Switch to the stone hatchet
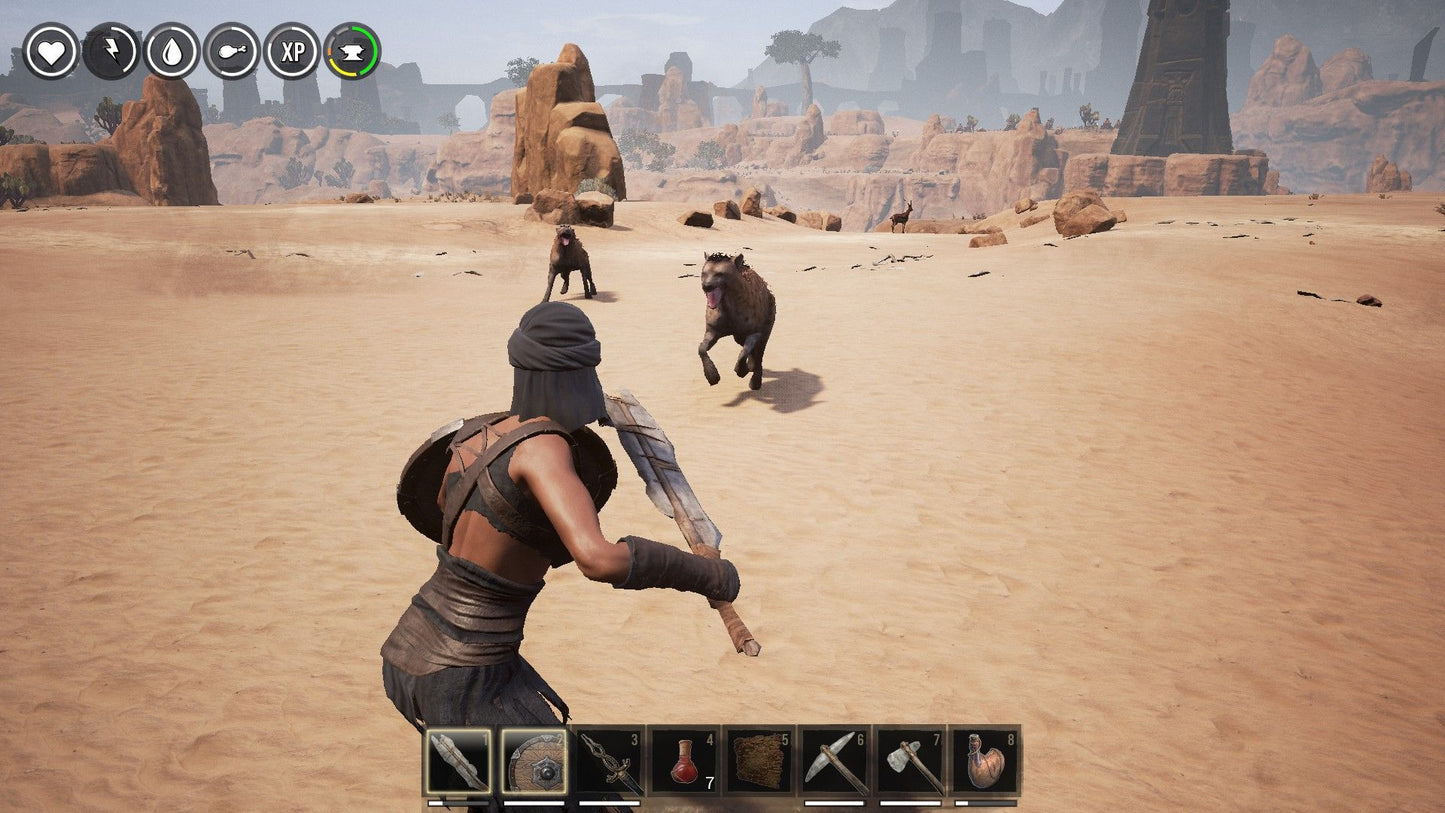This screenshot has width=1445, height=813. click(910, 761)
